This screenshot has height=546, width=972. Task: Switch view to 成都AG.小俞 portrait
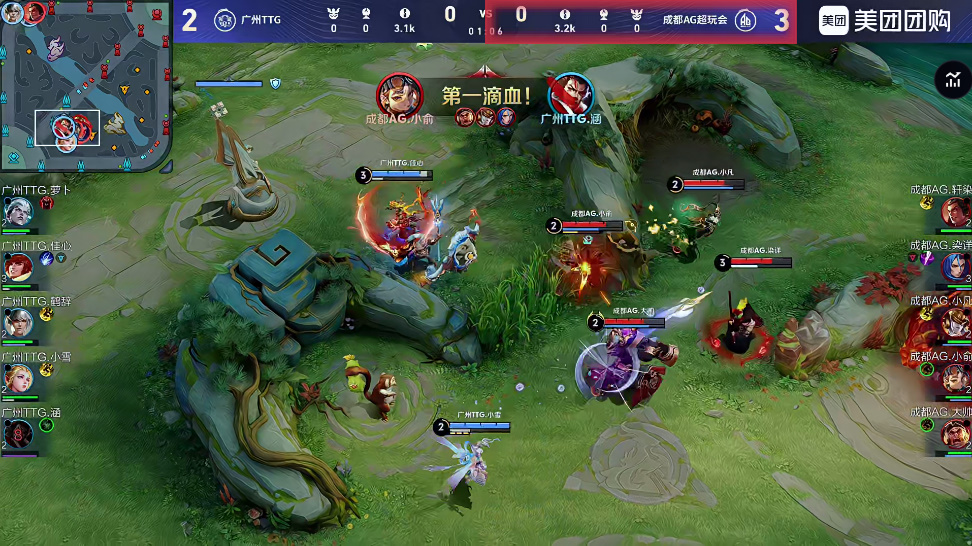(956, 378)
